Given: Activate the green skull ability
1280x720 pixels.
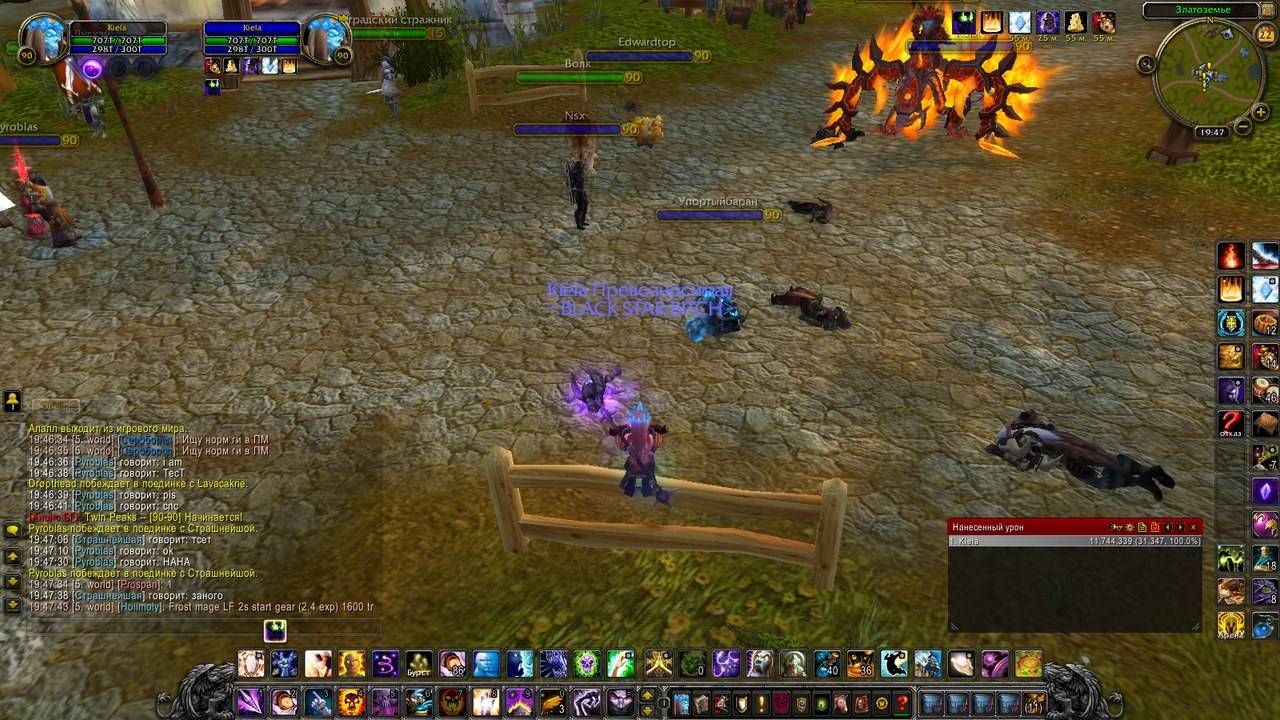Looking at the screenshot, I should 587,663.
